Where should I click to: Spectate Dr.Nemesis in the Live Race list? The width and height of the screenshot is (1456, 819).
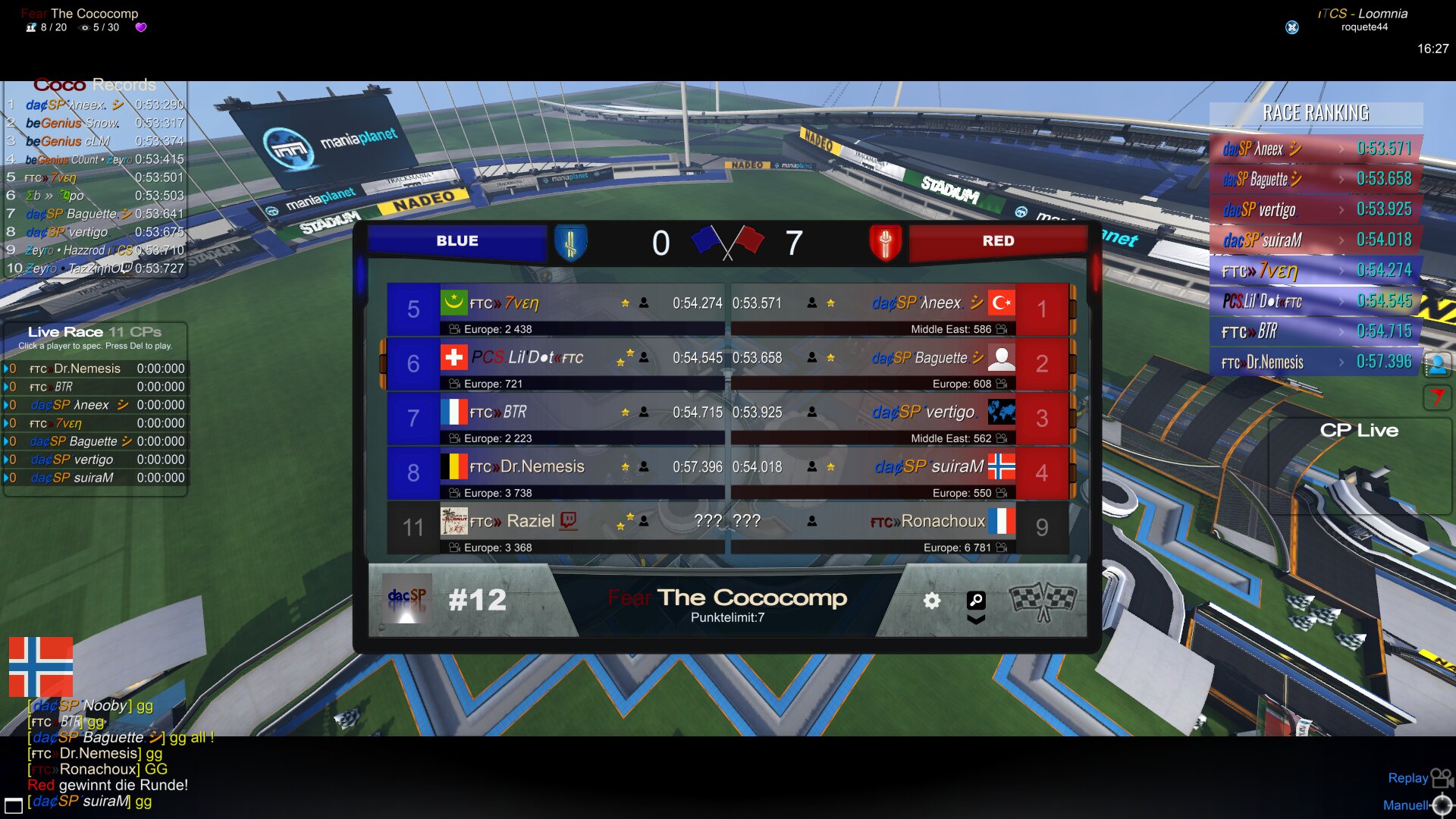pos(86,369)
